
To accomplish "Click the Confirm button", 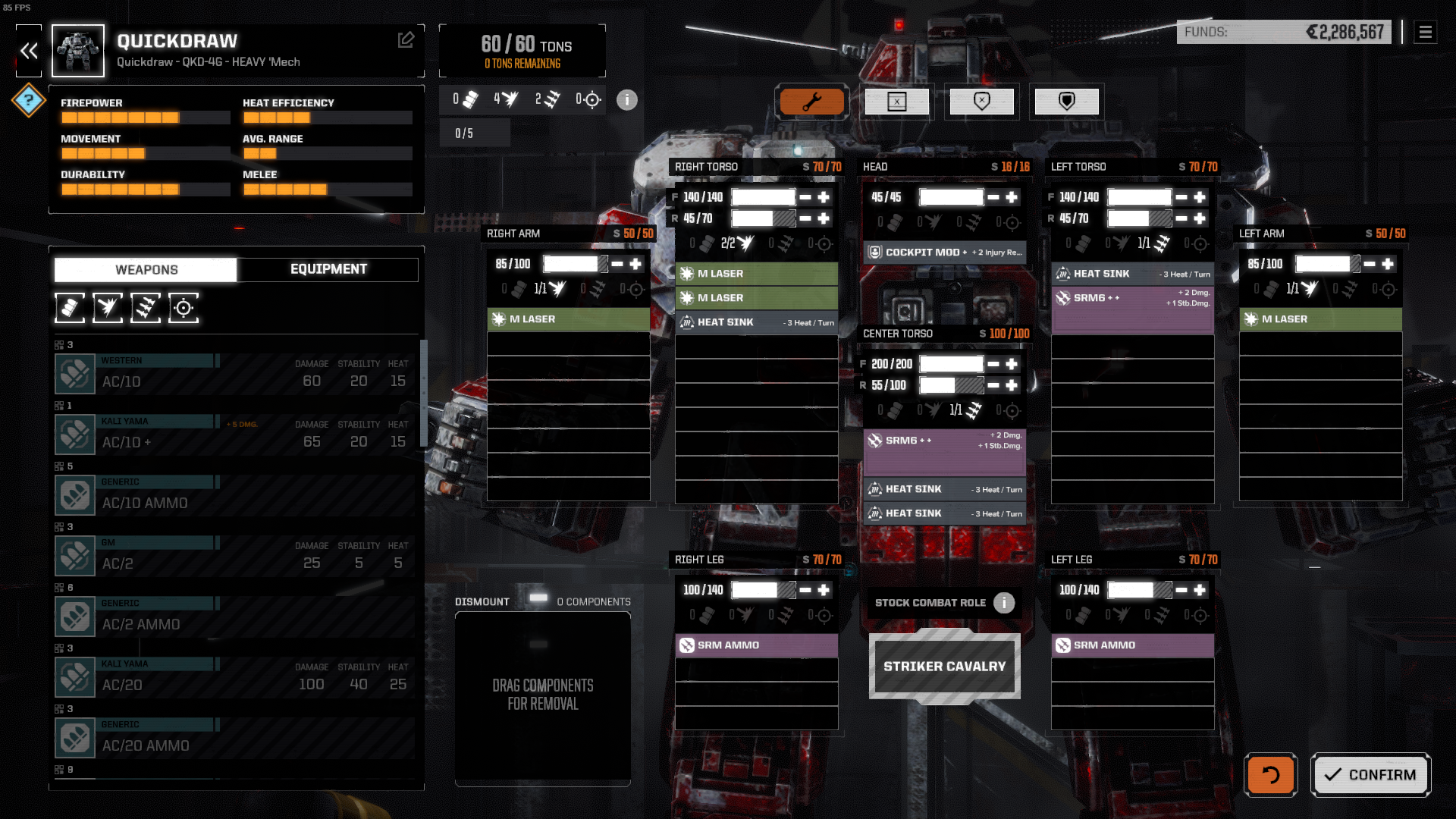I will point(1370,774).
